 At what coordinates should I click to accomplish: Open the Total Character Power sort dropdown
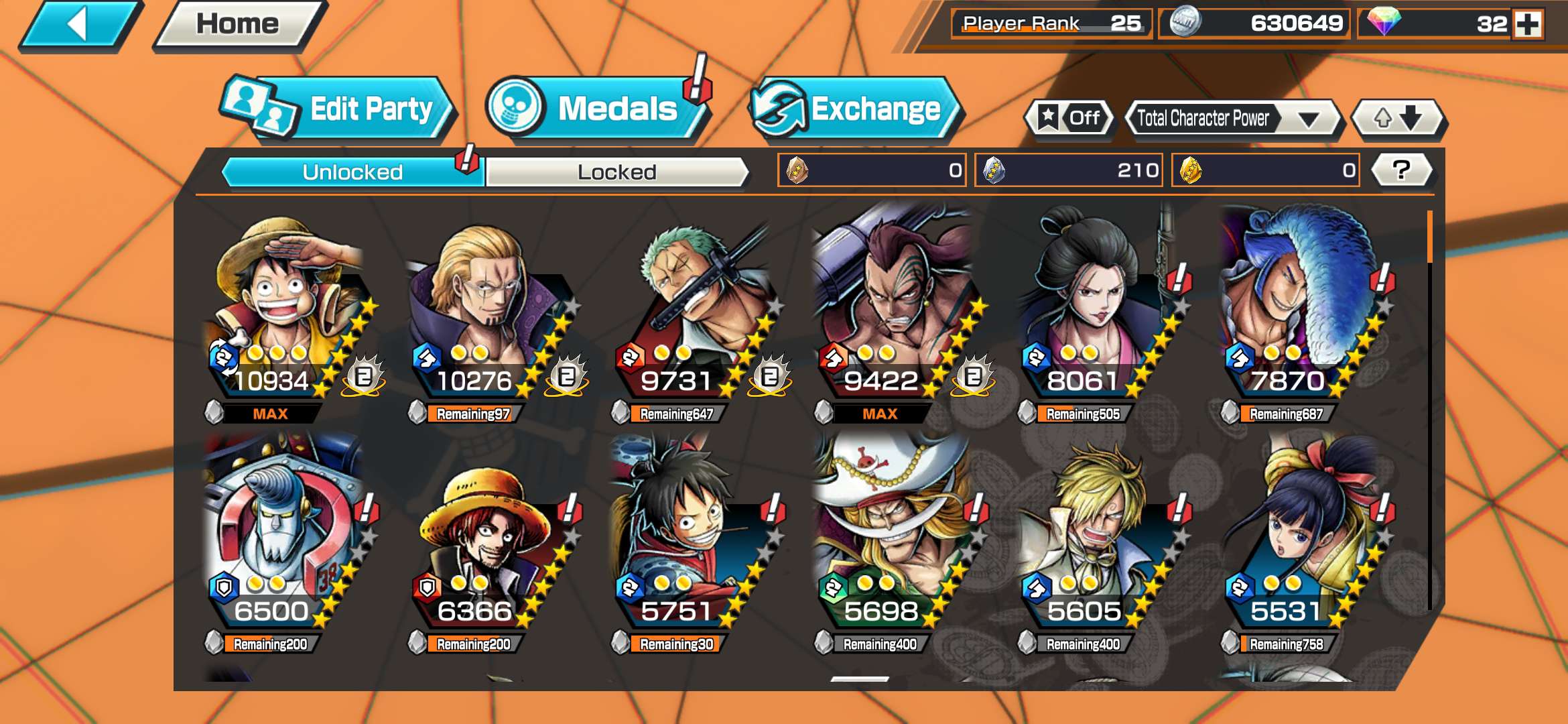pyautogui.click(x=1232, y=119)
